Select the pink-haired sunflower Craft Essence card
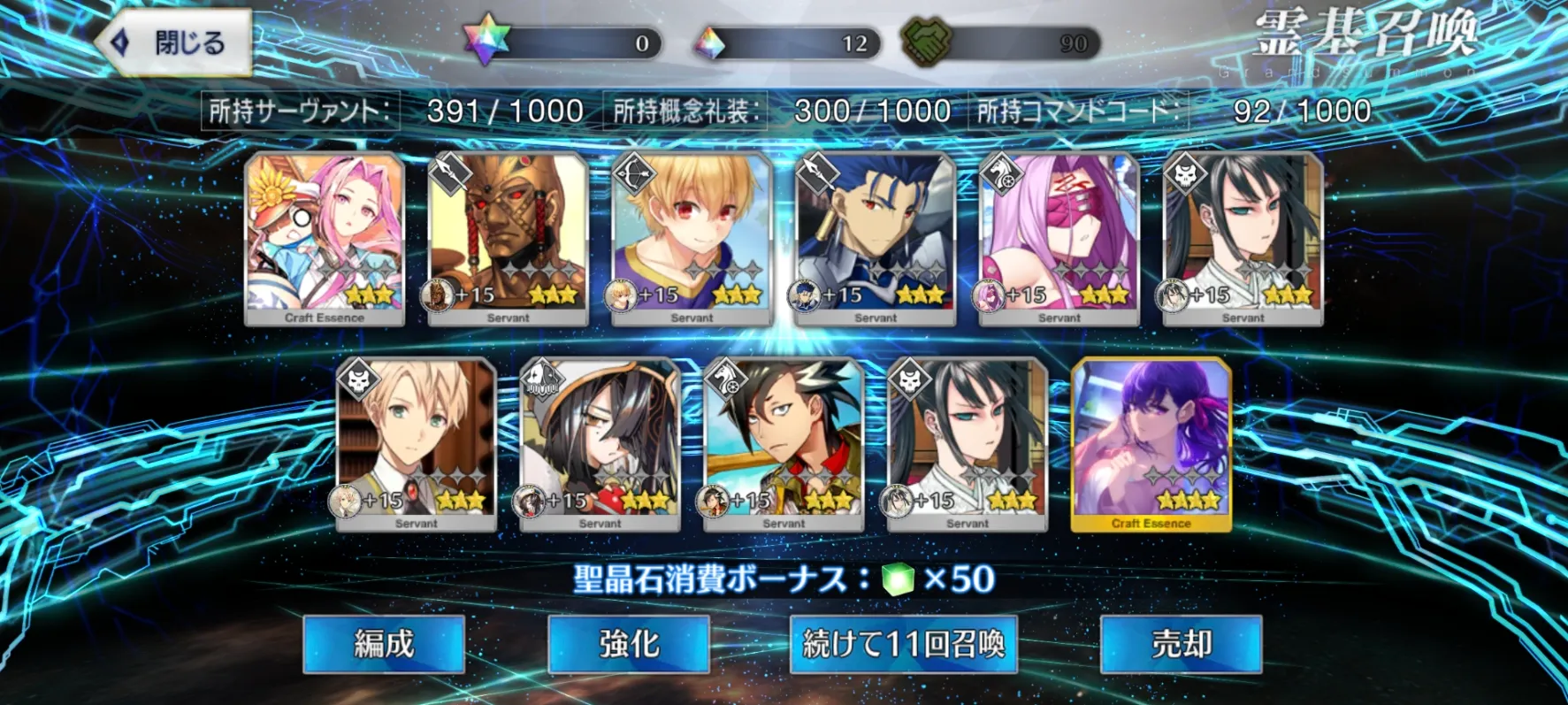 (325, 239)
